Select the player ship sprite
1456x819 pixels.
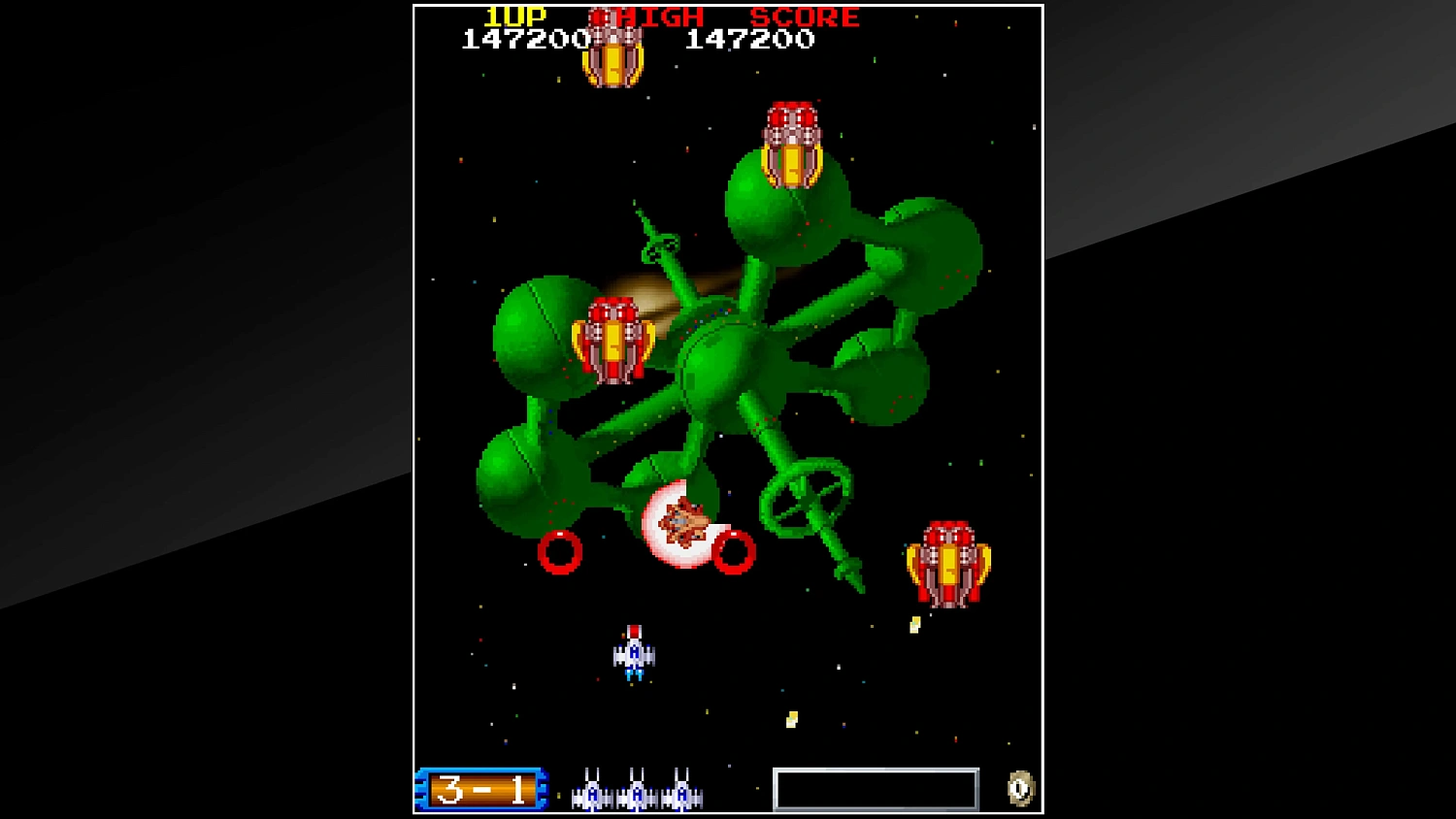click(x=633, y=652)
